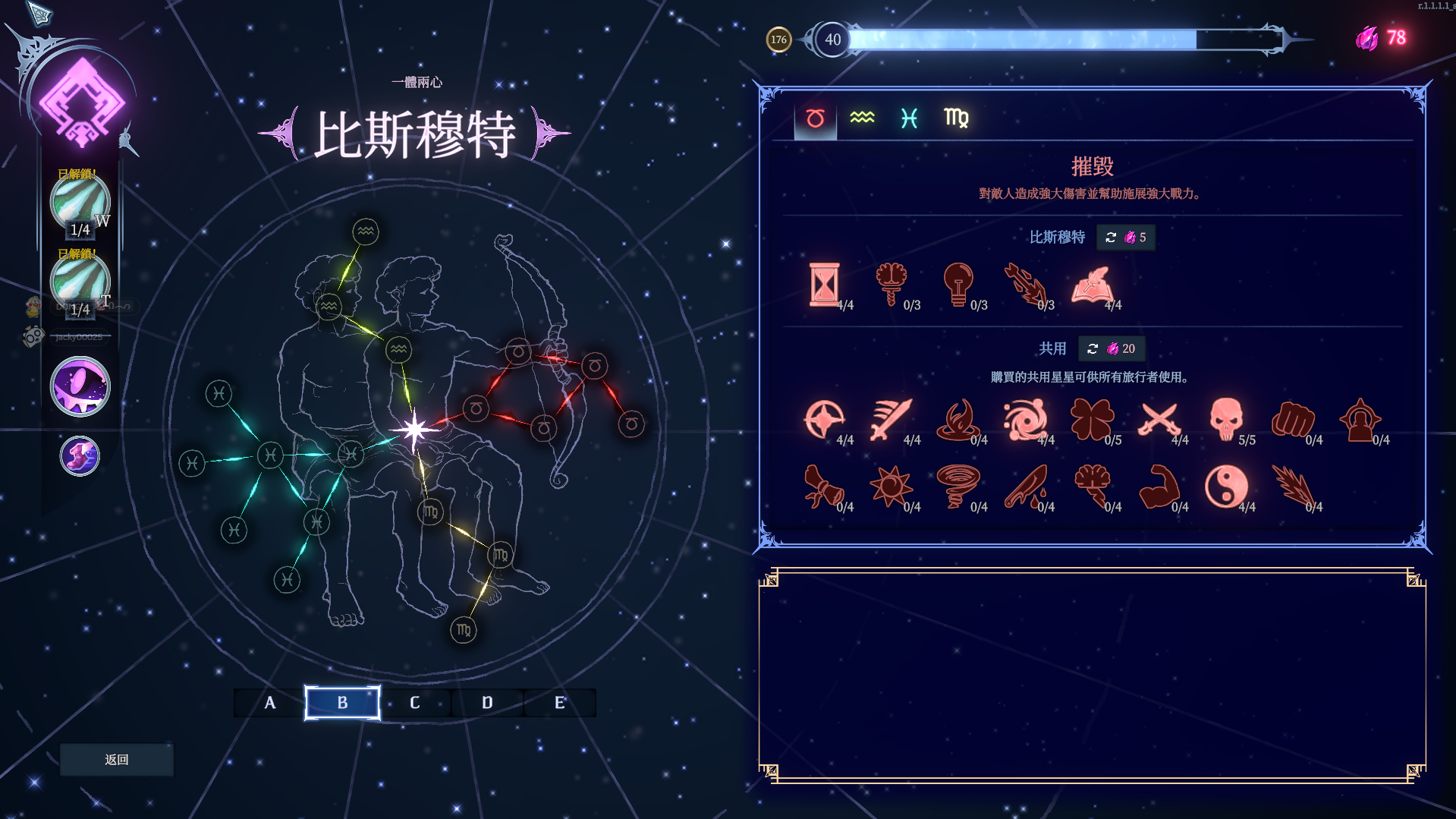
Task: Open the Pisces sign tab
Action: 909,118
